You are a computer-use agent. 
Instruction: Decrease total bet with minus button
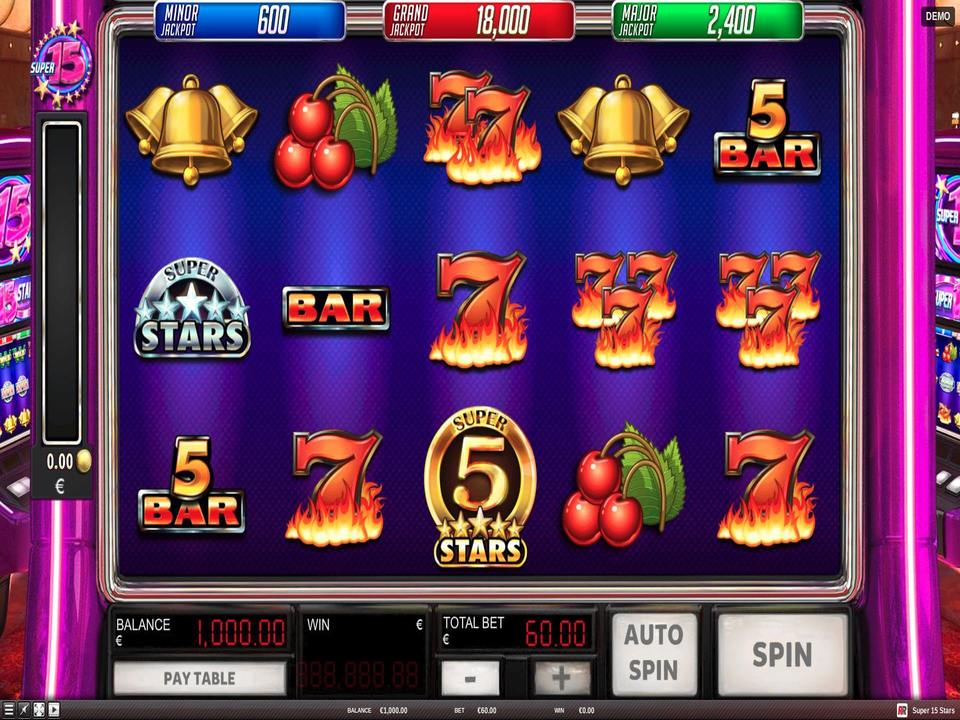coord(470,678)
